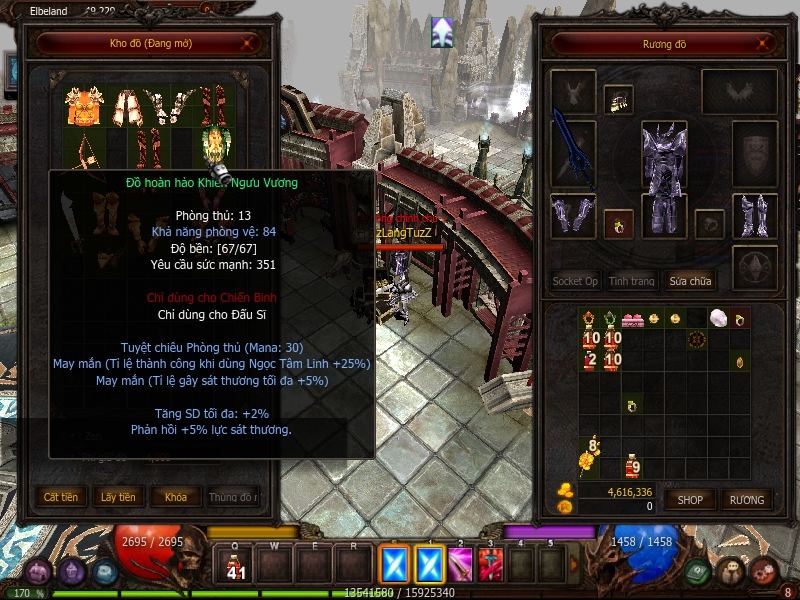This screenshot has height=600, width=800.
Task: Open the SHOP button in inventory
Action: tap(690, 499)
